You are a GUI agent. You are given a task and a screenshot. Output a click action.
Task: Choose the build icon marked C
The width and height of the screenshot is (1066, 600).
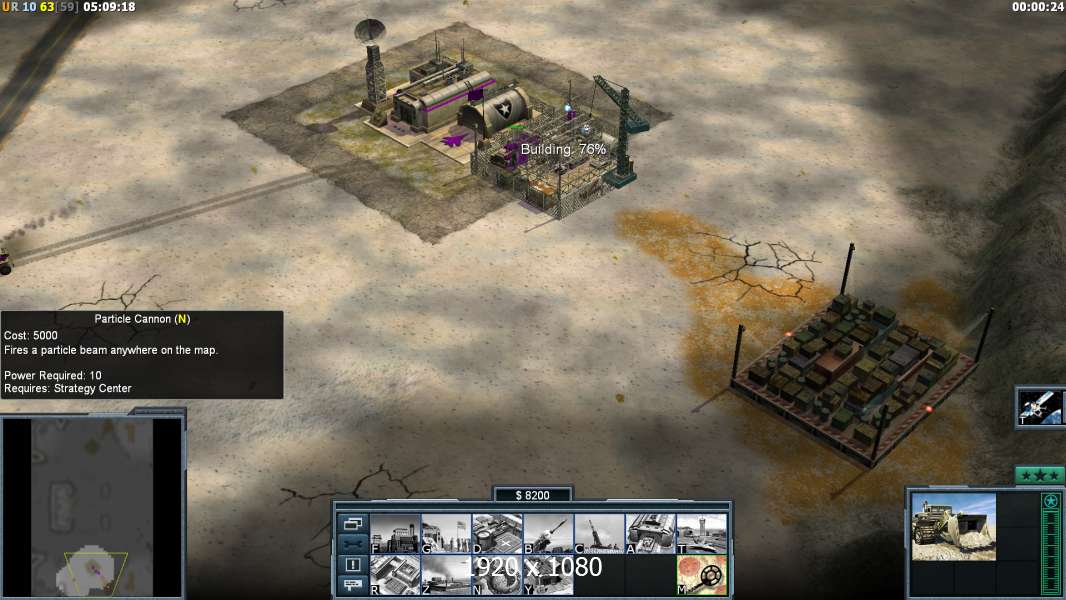pyautogui.click(x=599, y=534)
